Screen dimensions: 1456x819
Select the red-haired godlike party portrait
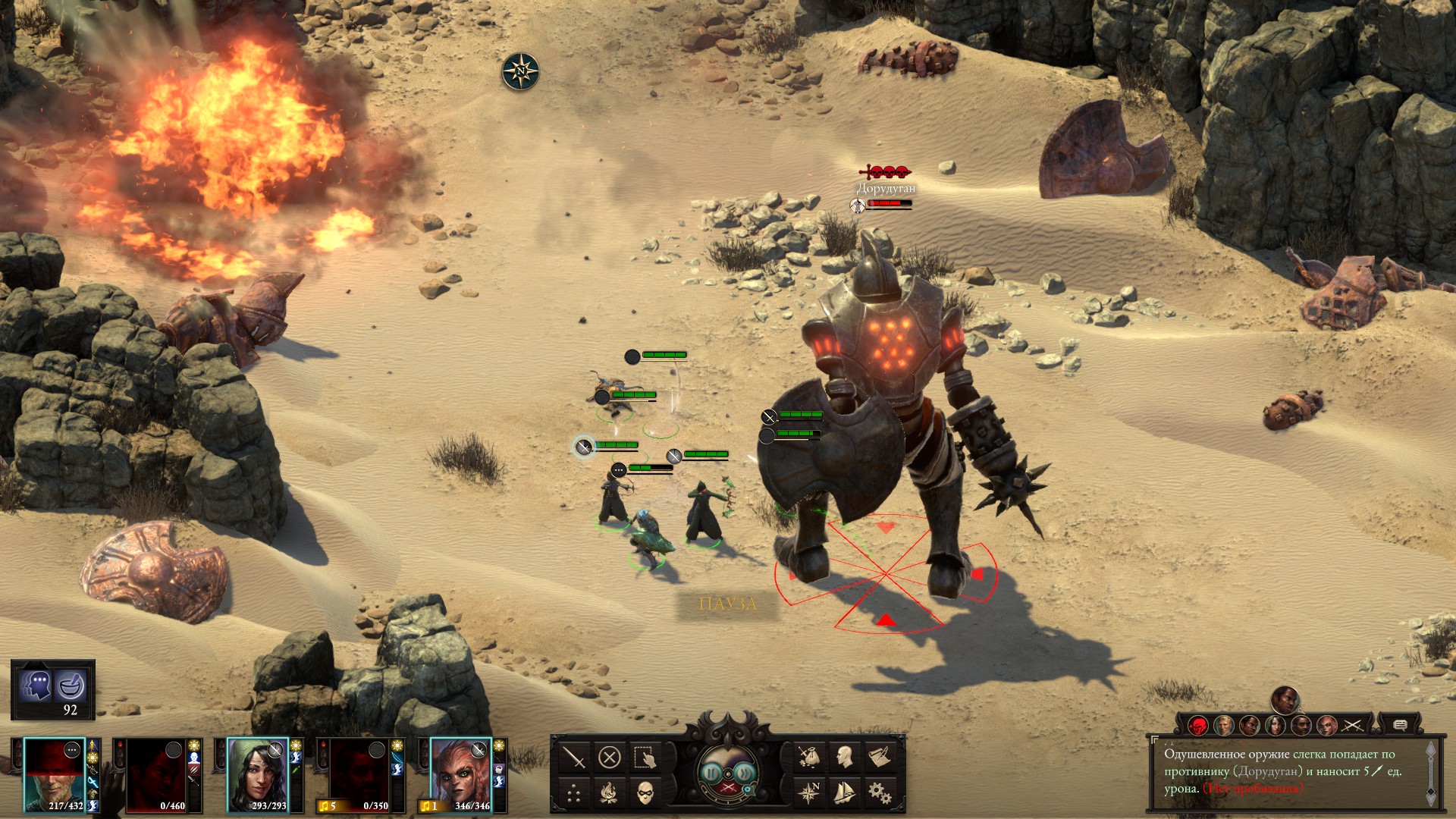(x=460, y=773)
